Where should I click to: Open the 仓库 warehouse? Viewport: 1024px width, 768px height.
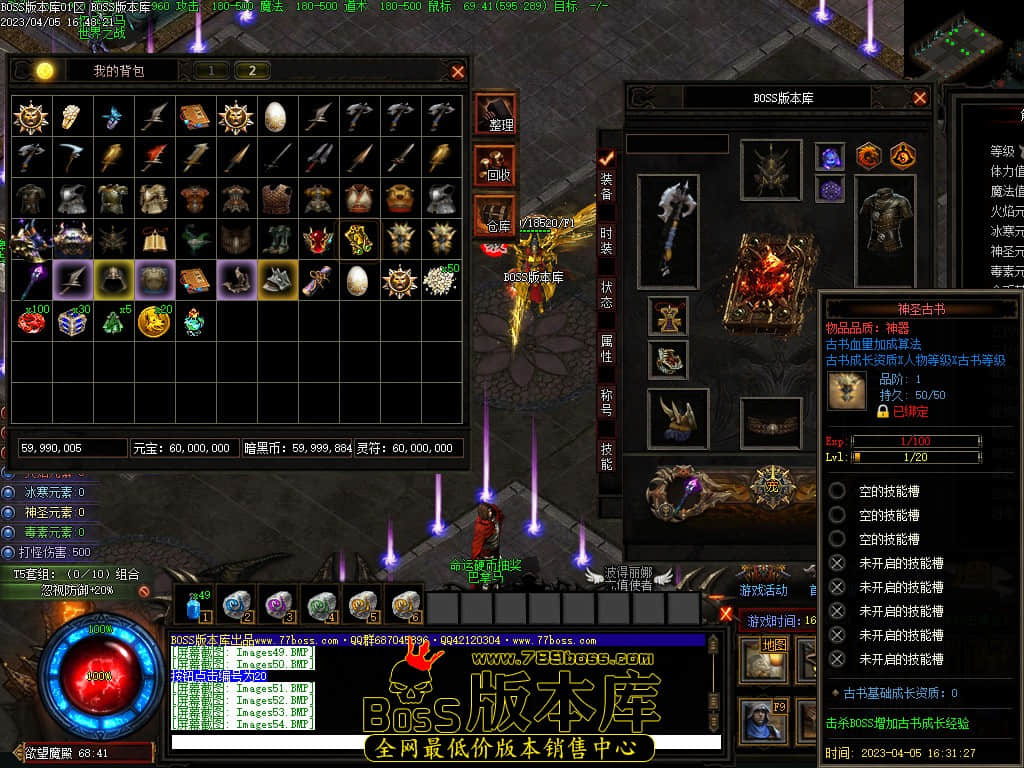(x=496, y=215)
